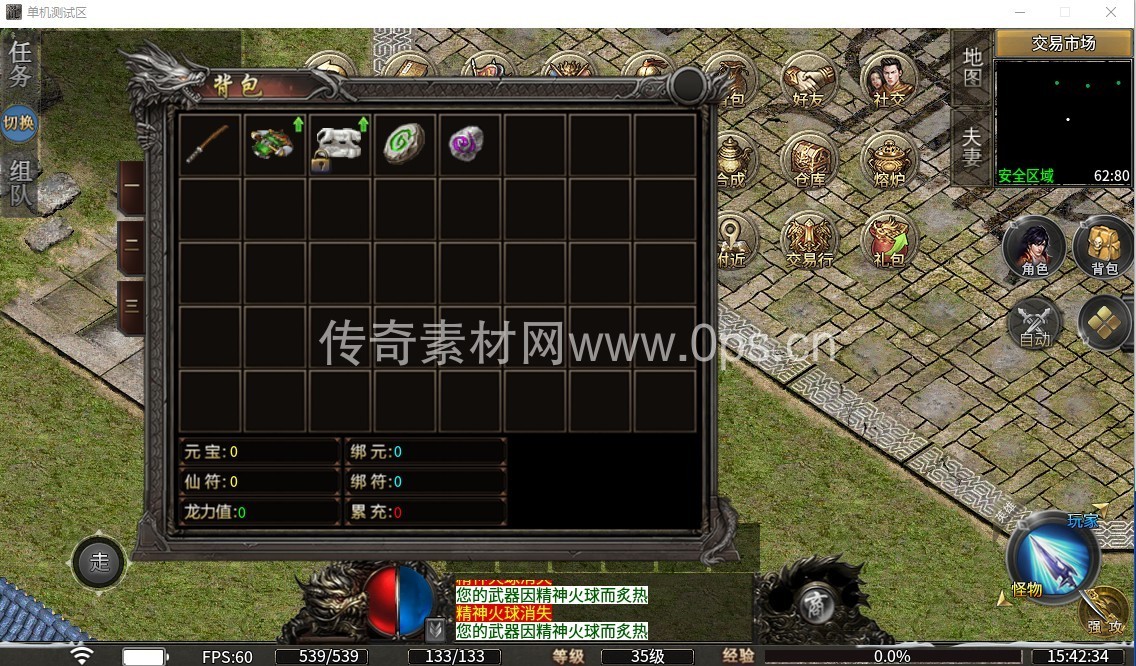
Task: Close the game window
Action: point(1111,12)
